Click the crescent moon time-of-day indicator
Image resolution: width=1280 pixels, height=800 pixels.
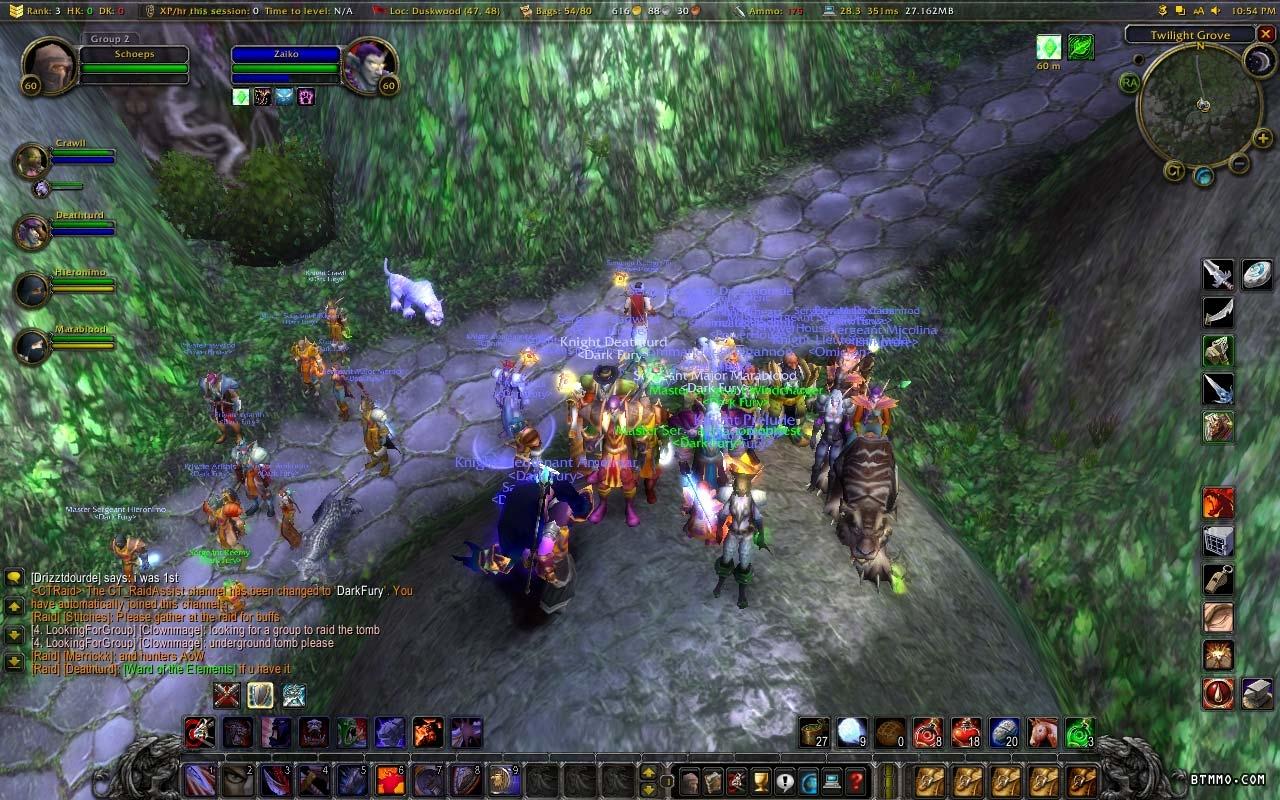tap(1257, 62)
